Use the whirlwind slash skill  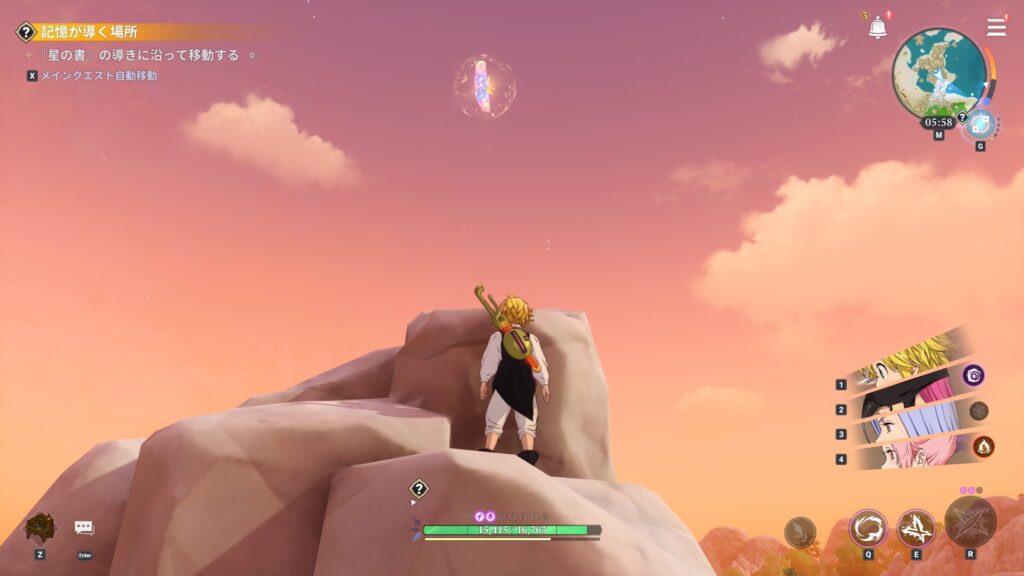[867, 528]
